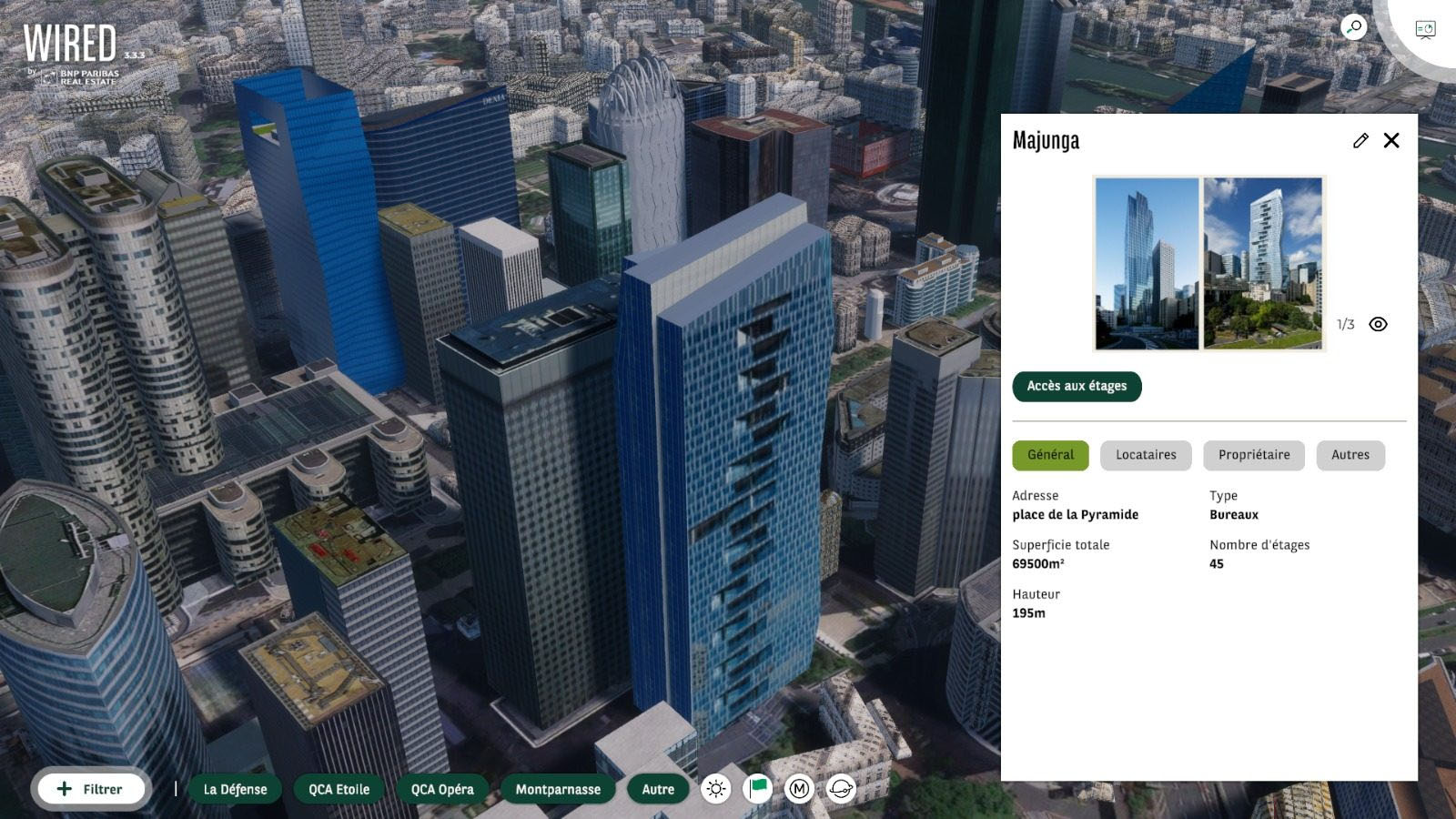Open the magnifying glass search
The image size is (1456, 819).
[1353, 27]
